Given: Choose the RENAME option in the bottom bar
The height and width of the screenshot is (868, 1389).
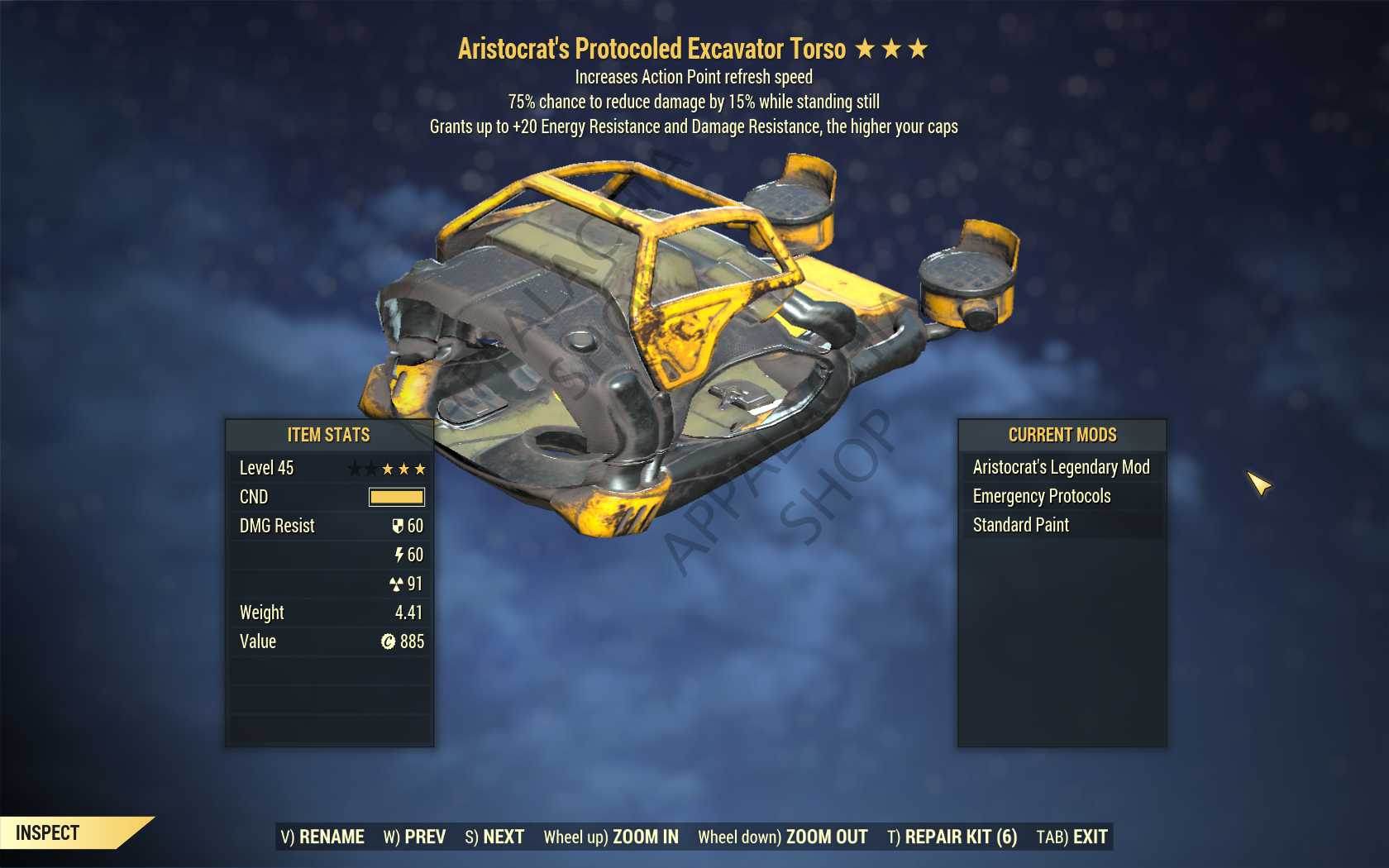Looking at the screenshot, I should click(x=322, y=837).
